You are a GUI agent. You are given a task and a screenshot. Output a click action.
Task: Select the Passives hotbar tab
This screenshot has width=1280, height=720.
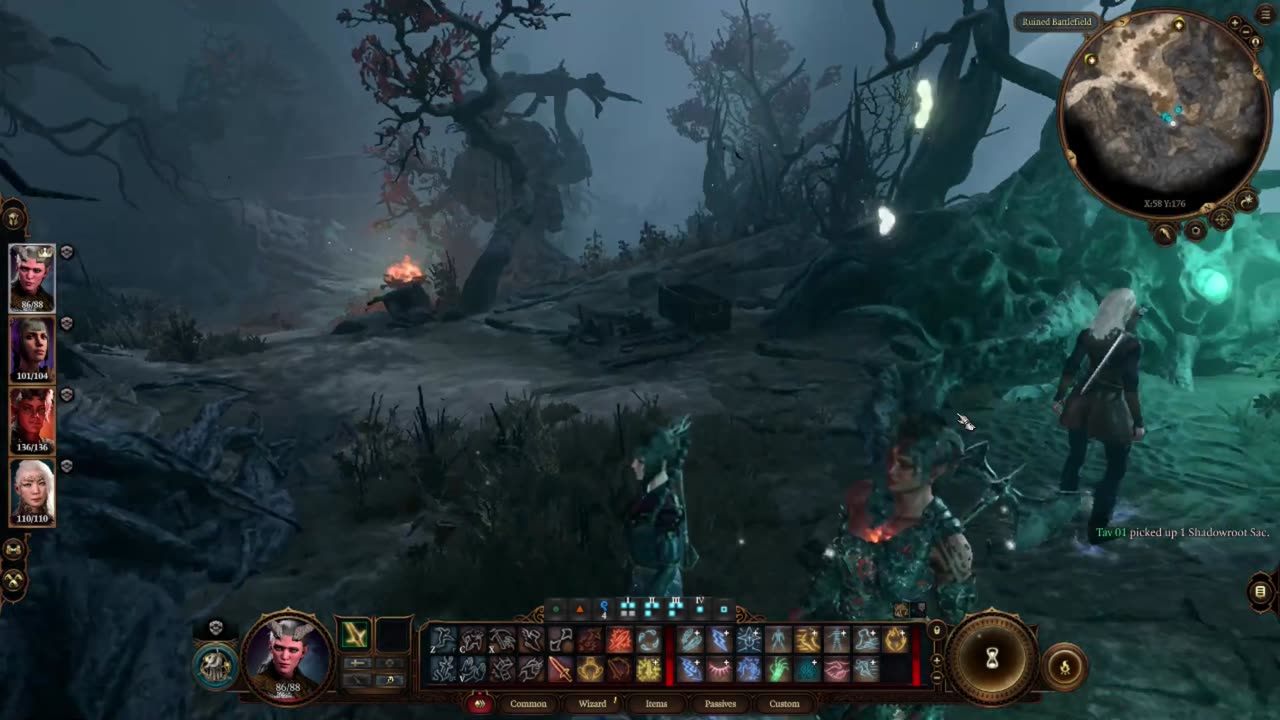coord(720,704)
